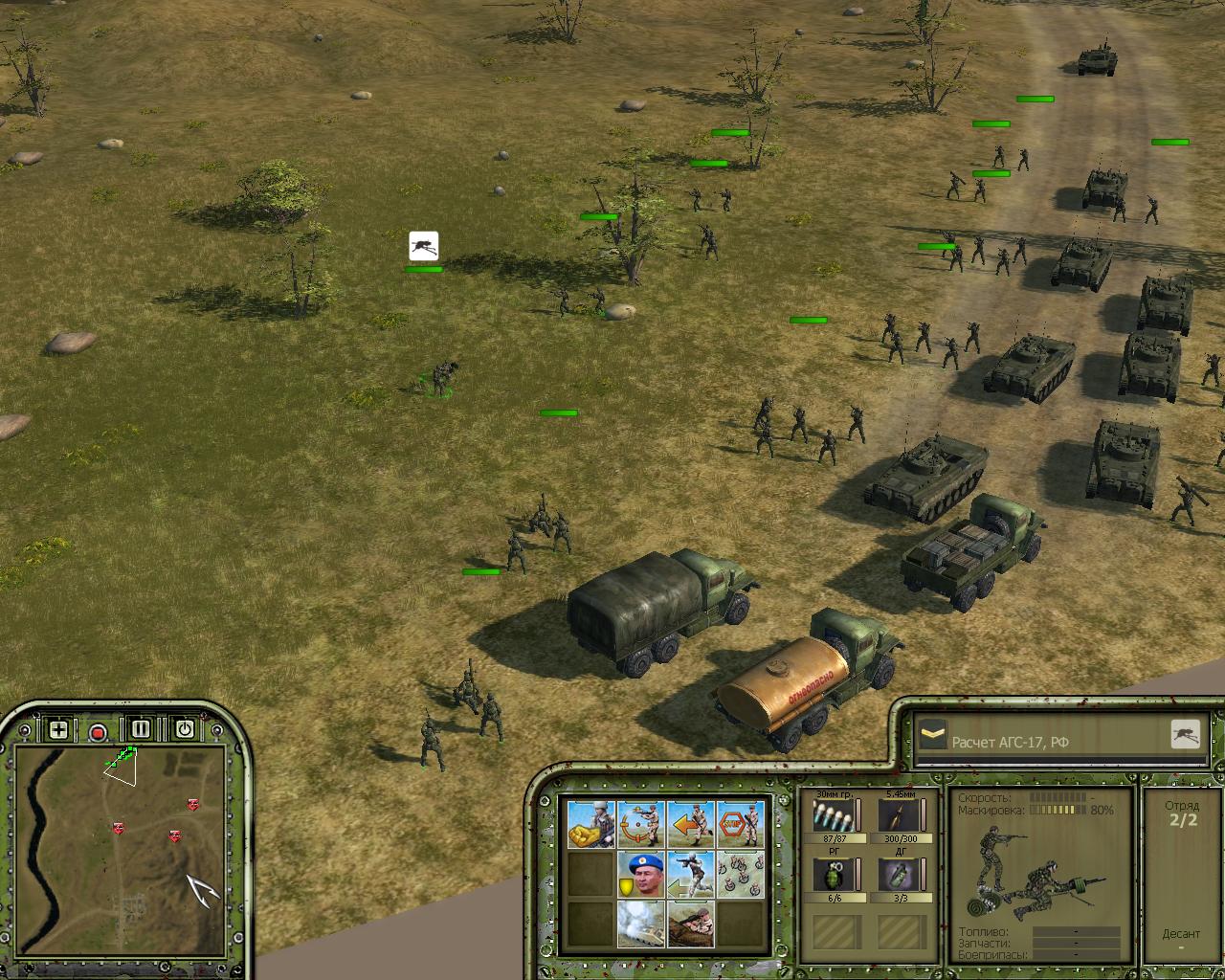Use the smoke-covered tank ability icon

pos(641,924)
